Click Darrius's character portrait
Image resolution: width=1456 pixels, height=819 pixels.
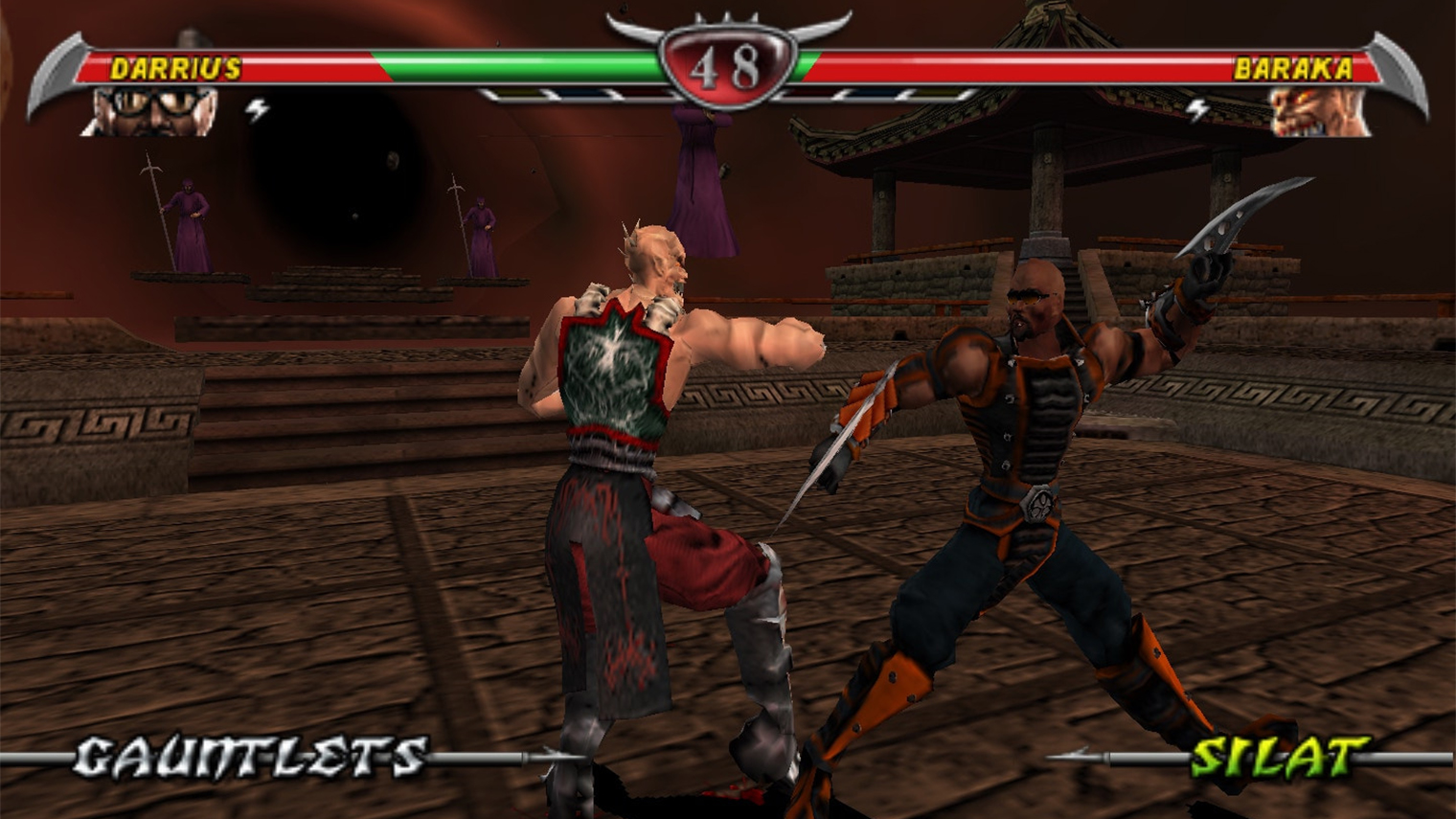[153, 111]
